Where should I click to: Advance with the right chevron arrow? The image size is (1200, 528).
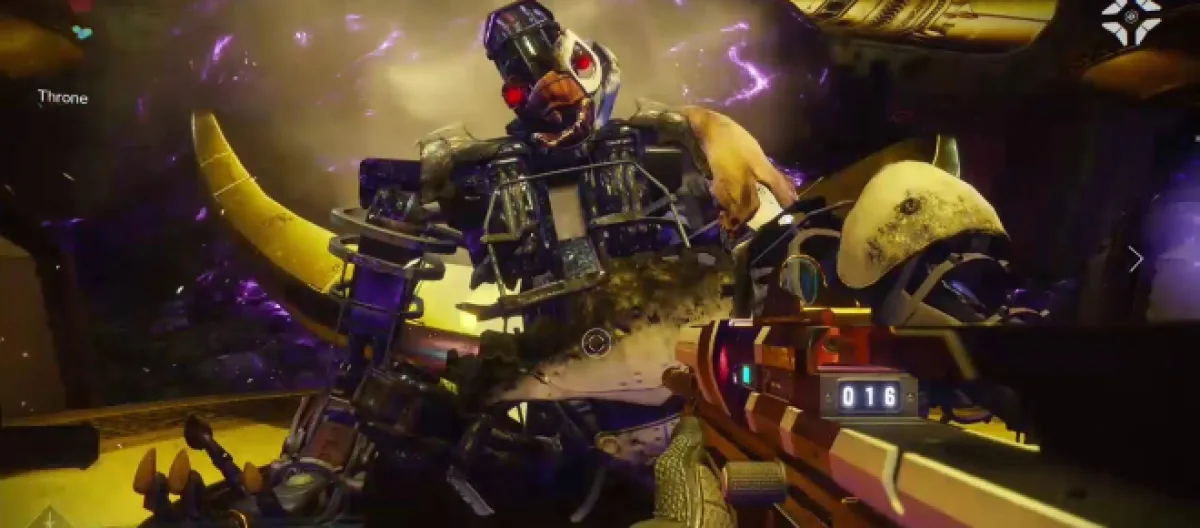pyautogui.click(x=1135, y=259)
